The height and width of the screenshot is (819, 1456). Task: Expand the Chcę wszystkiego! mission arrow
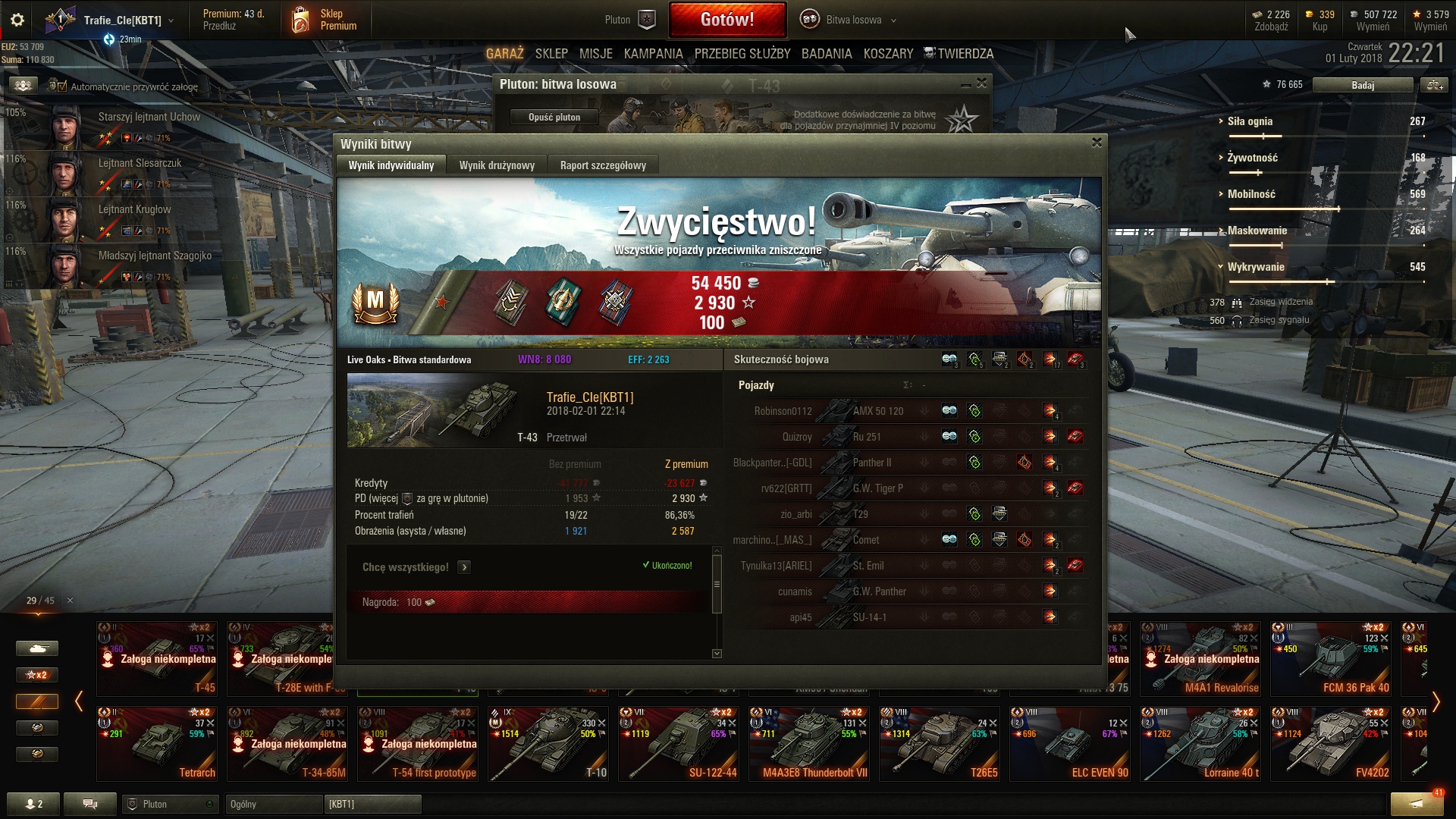(x=464, y=567)
